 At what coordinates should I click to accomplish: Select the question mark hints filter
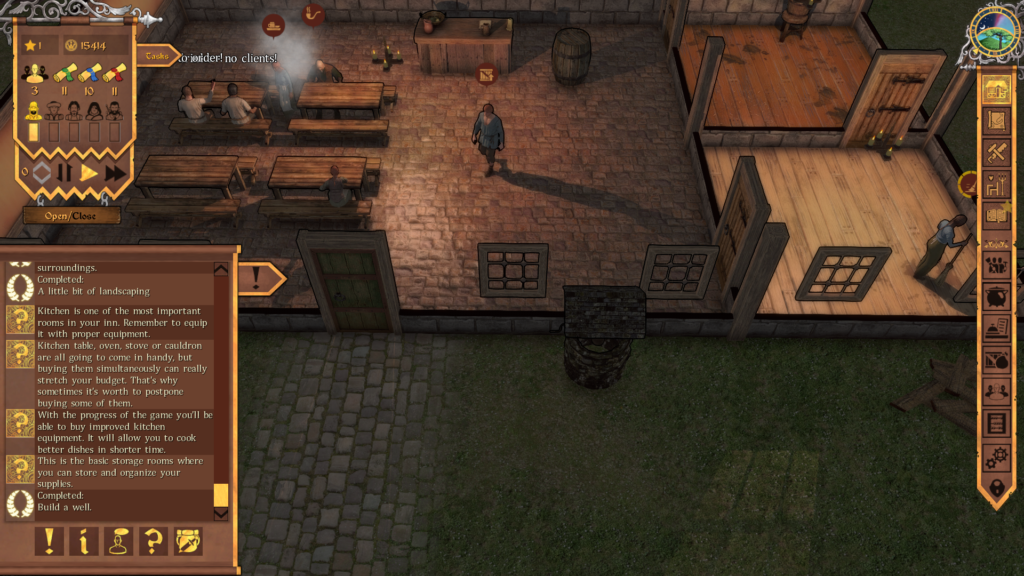coord(153,541)
